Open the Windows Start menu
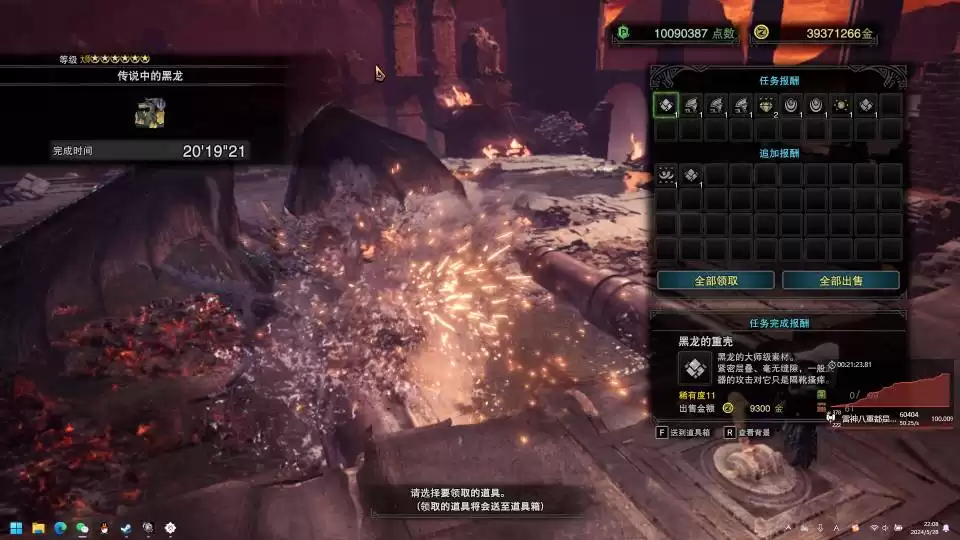Image resolution: width=960 pixels, height=540 pixels. coord(15,527)
